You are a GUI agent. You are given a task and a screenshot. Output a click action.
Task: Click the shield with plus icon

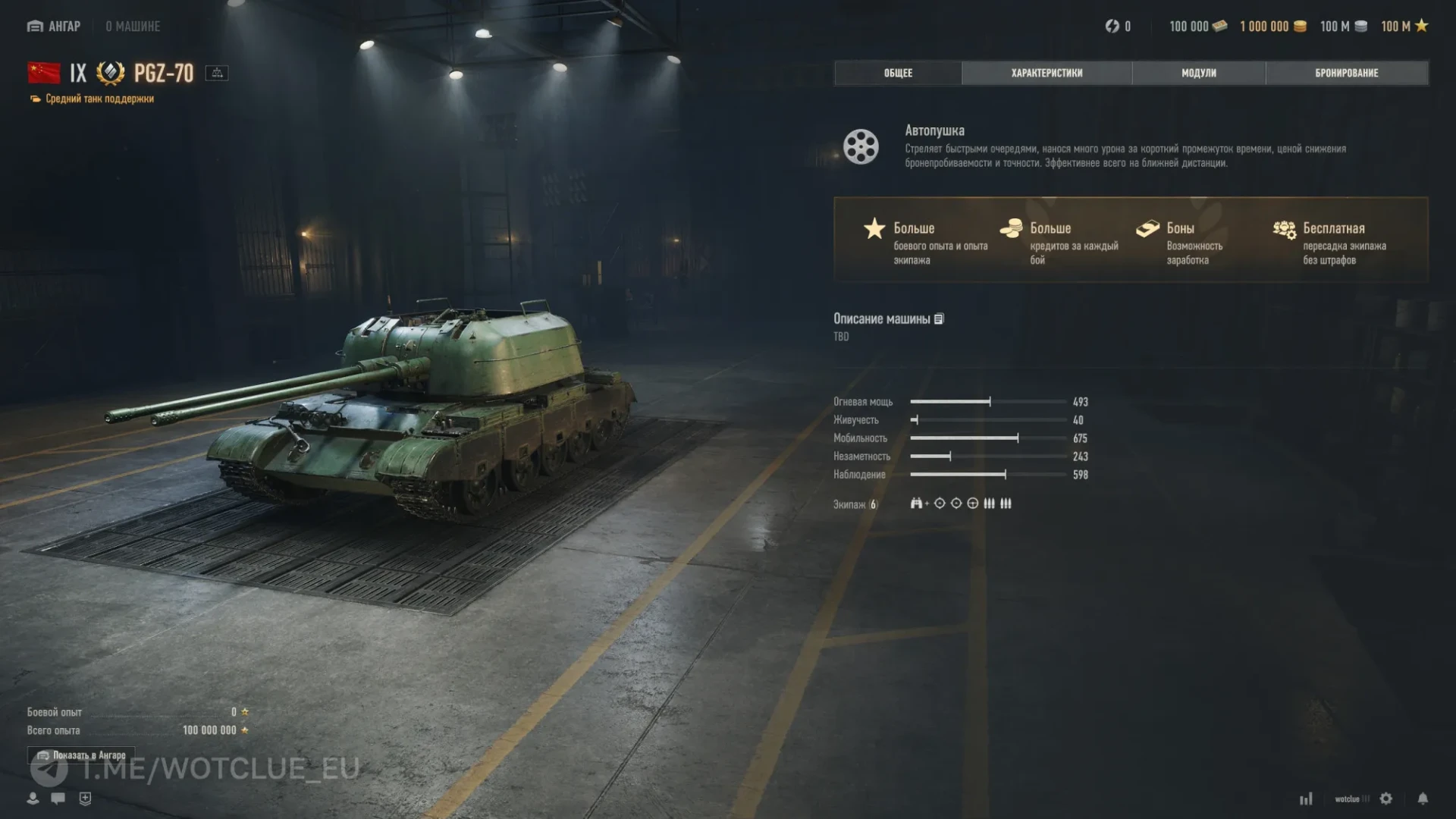(x=85, y=799)
